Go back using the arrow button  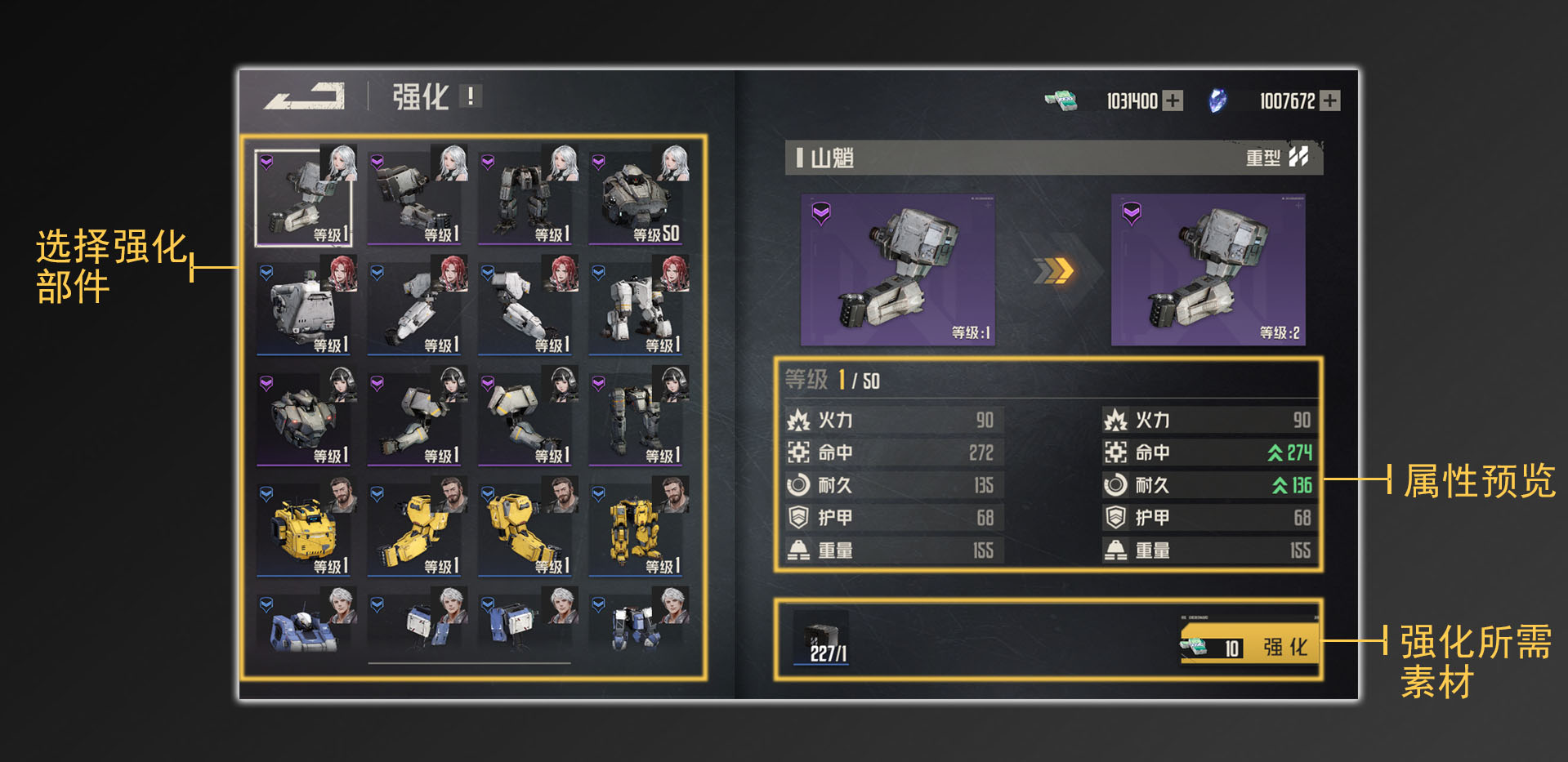click(x=304, y=96)
